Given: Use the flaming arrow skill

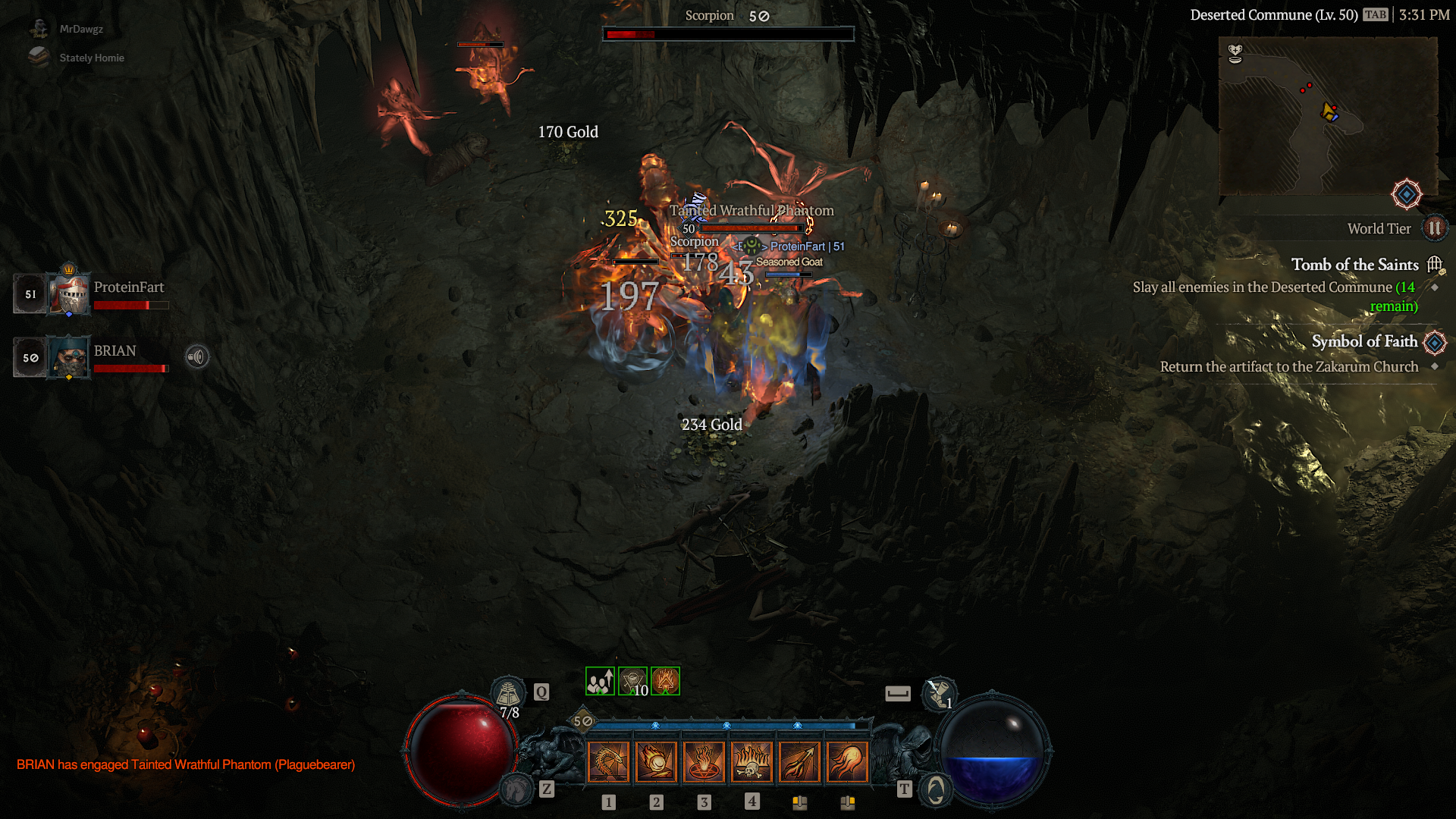Looking at the screenshot, I should (799, 761).
